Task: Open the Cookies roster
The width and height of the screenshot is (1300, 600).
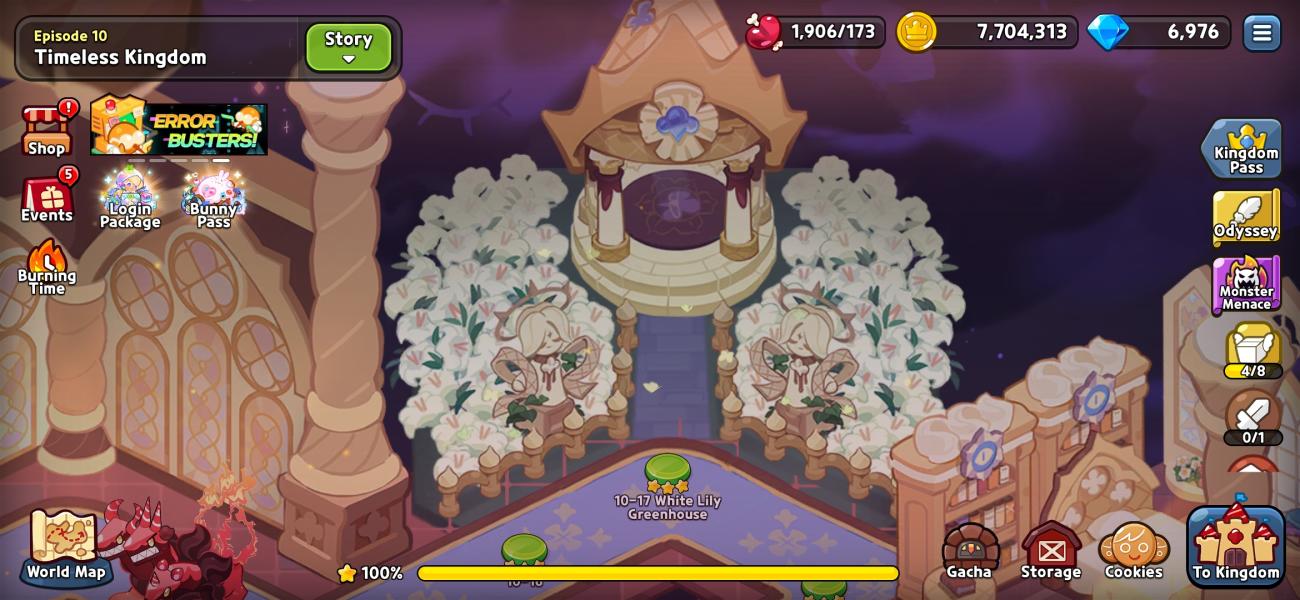Action: coord(1133,551)
